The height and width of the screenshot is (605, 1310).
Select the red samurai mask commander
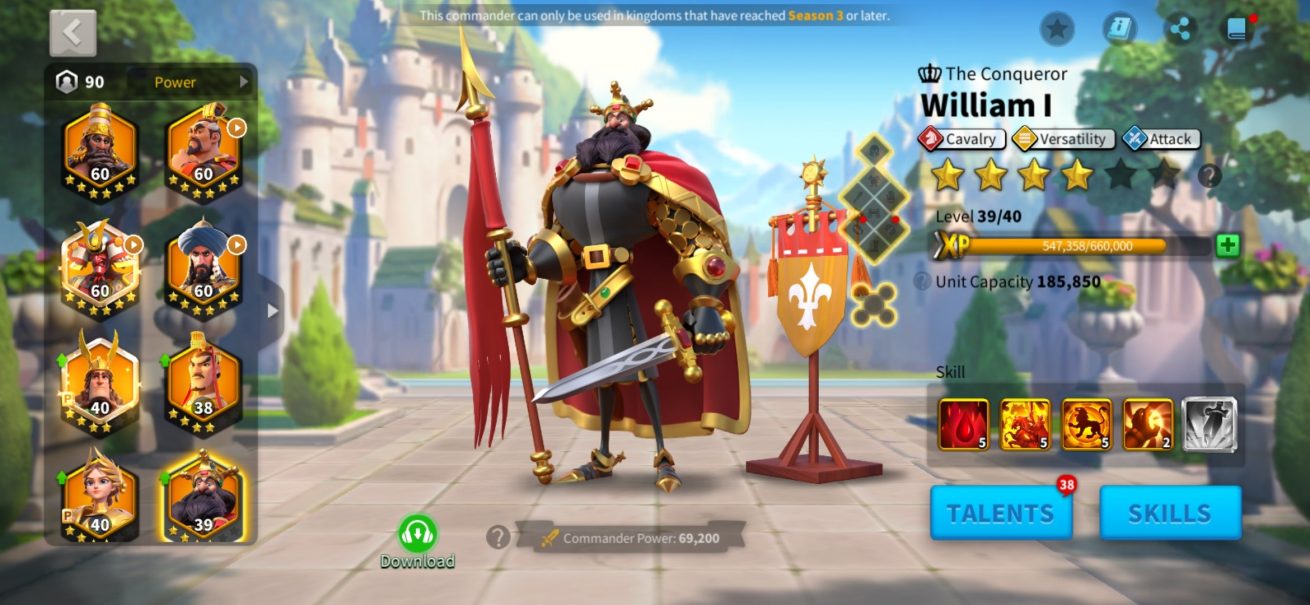pyautogui.click(x=100, y=266)
